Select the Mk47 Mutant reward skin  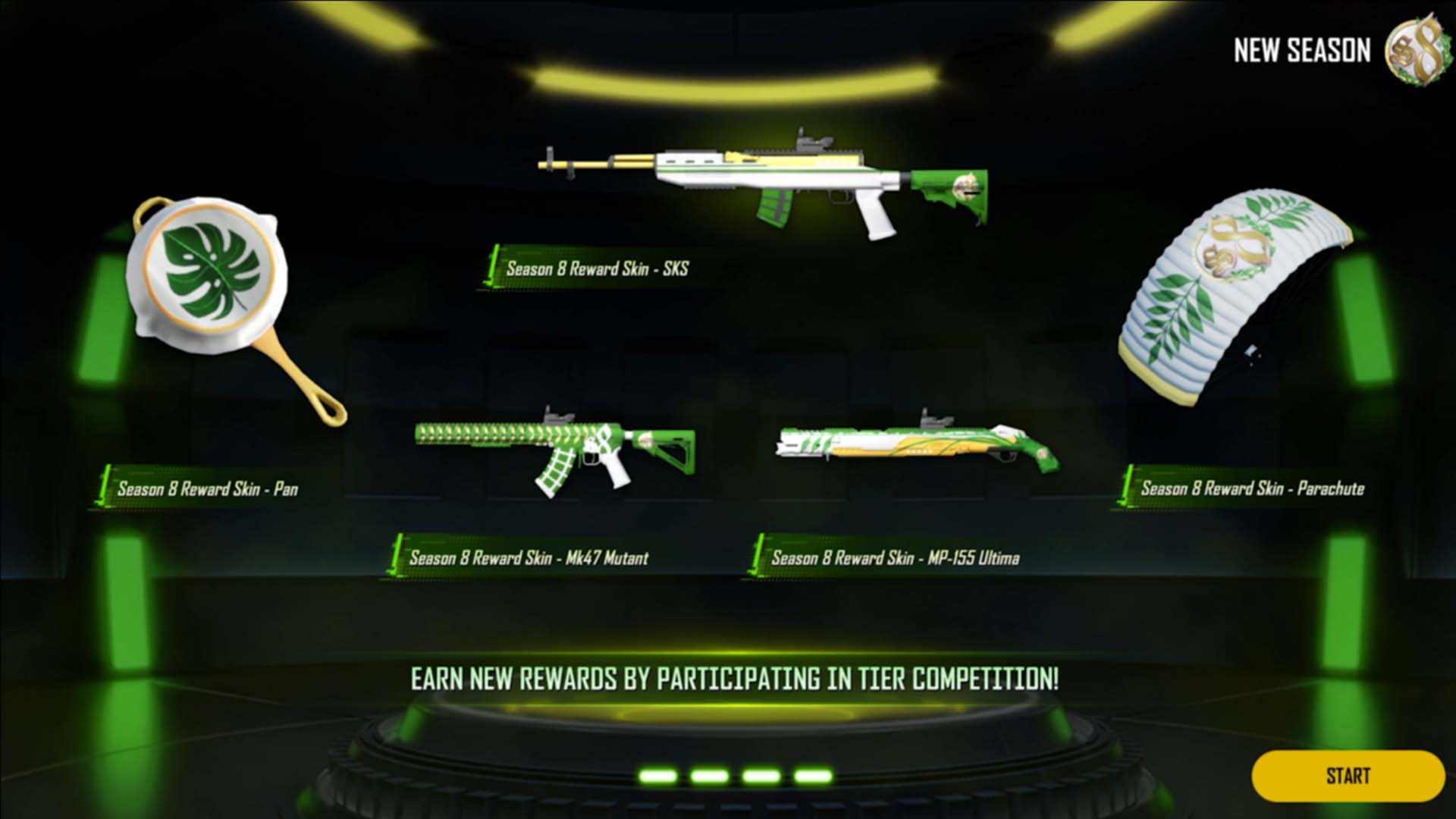(554, 453)
